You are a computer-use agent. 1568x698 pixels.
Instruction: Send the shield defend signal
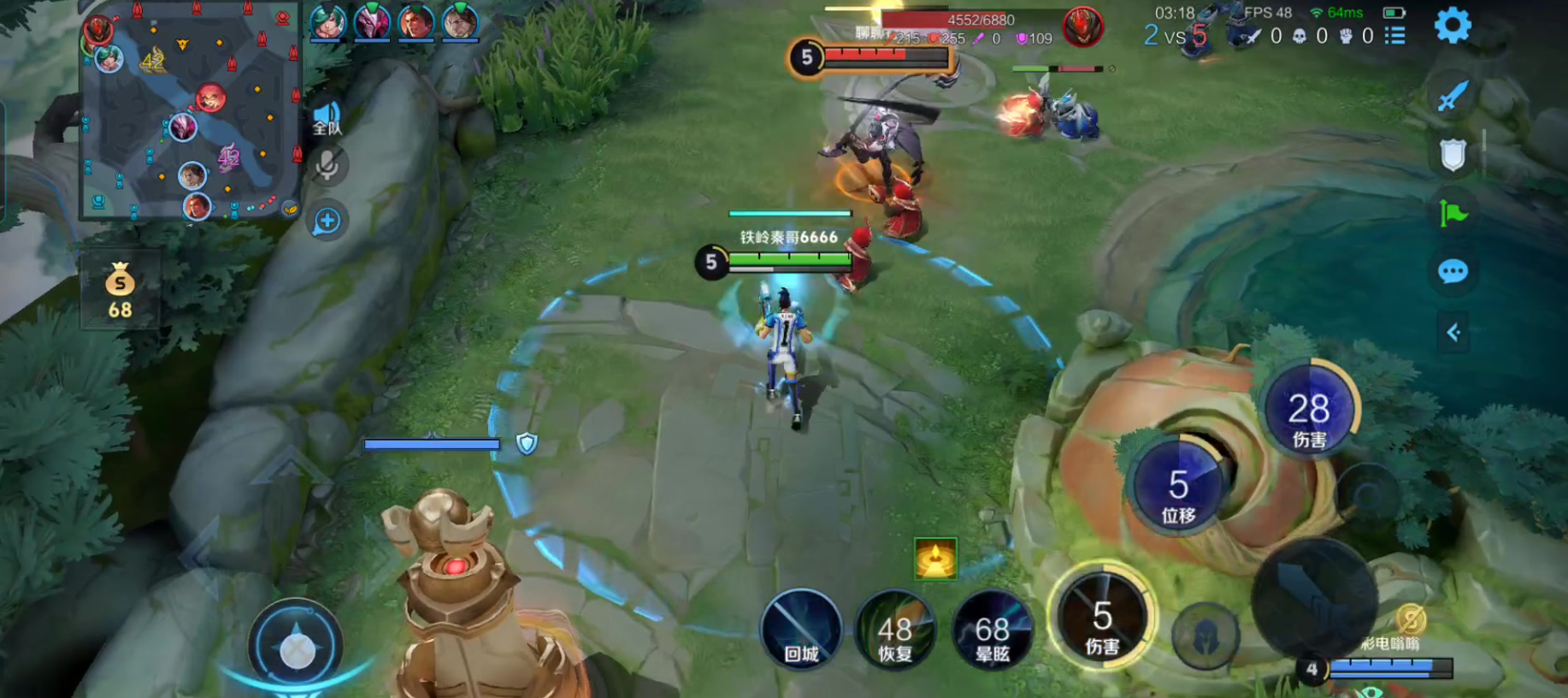1453,155
